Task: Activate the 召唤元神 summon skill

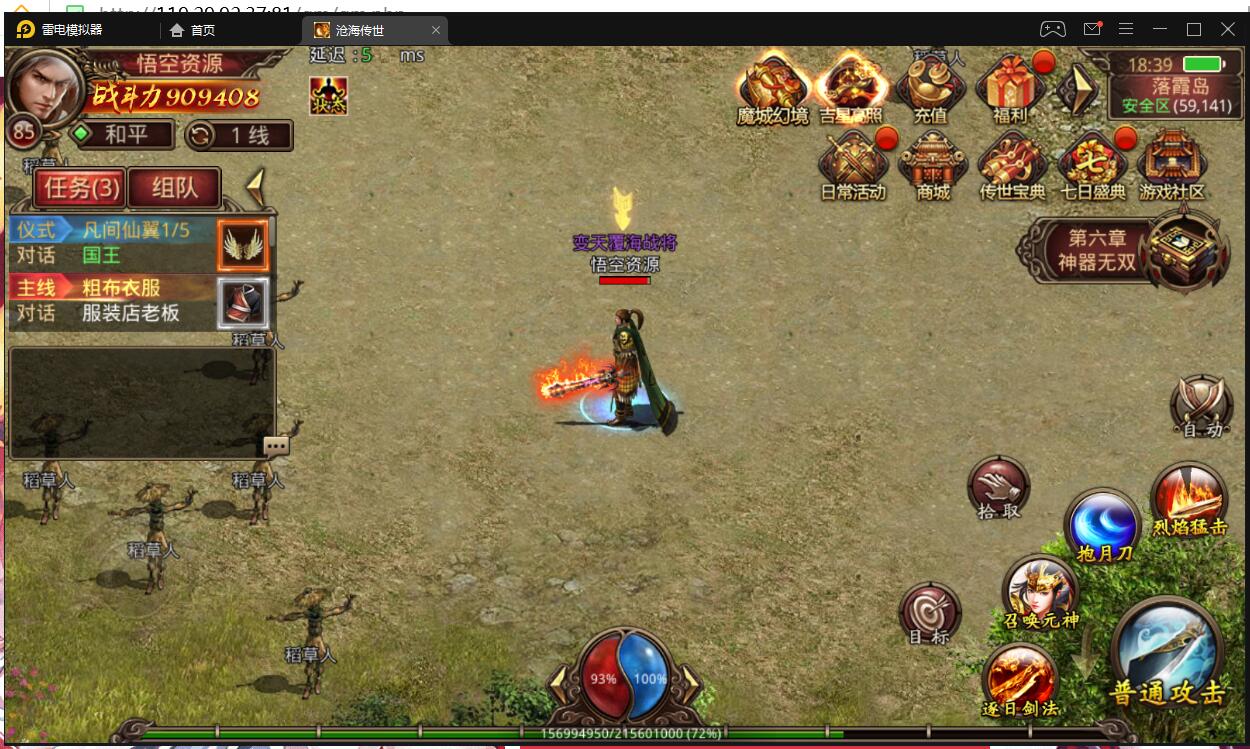Action: pos(1040,592)
